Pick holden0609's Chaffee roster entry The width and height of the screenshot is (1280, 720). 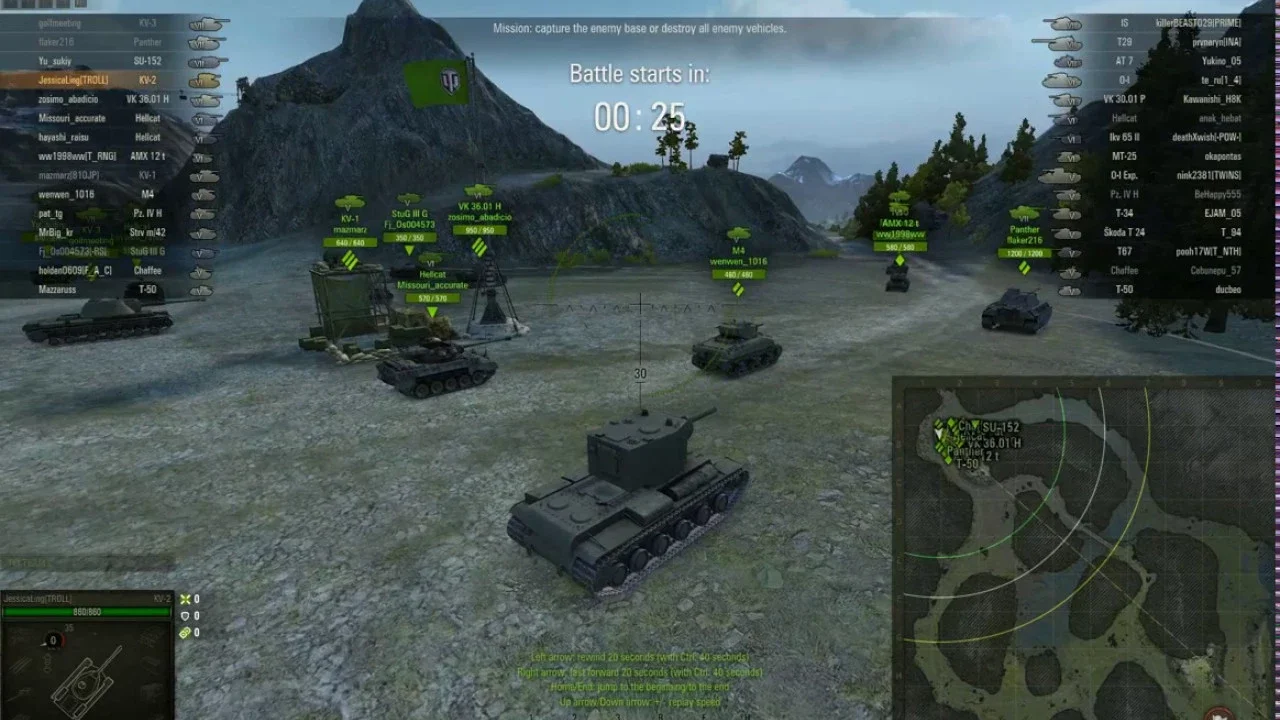tap(110, 270)
